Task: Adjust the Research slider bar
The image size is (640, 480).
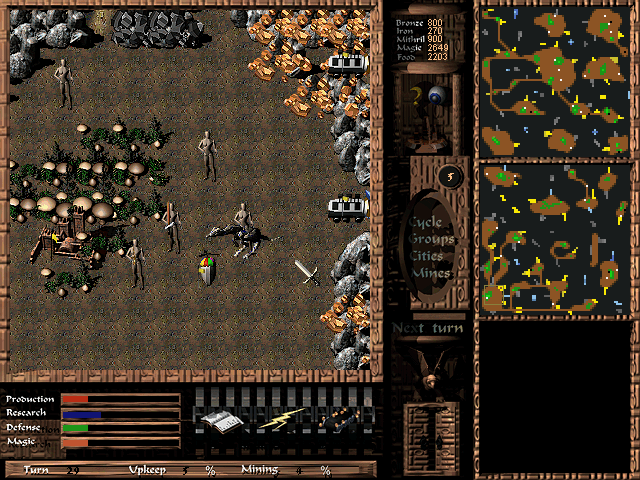Action: [x=120, y=413]
